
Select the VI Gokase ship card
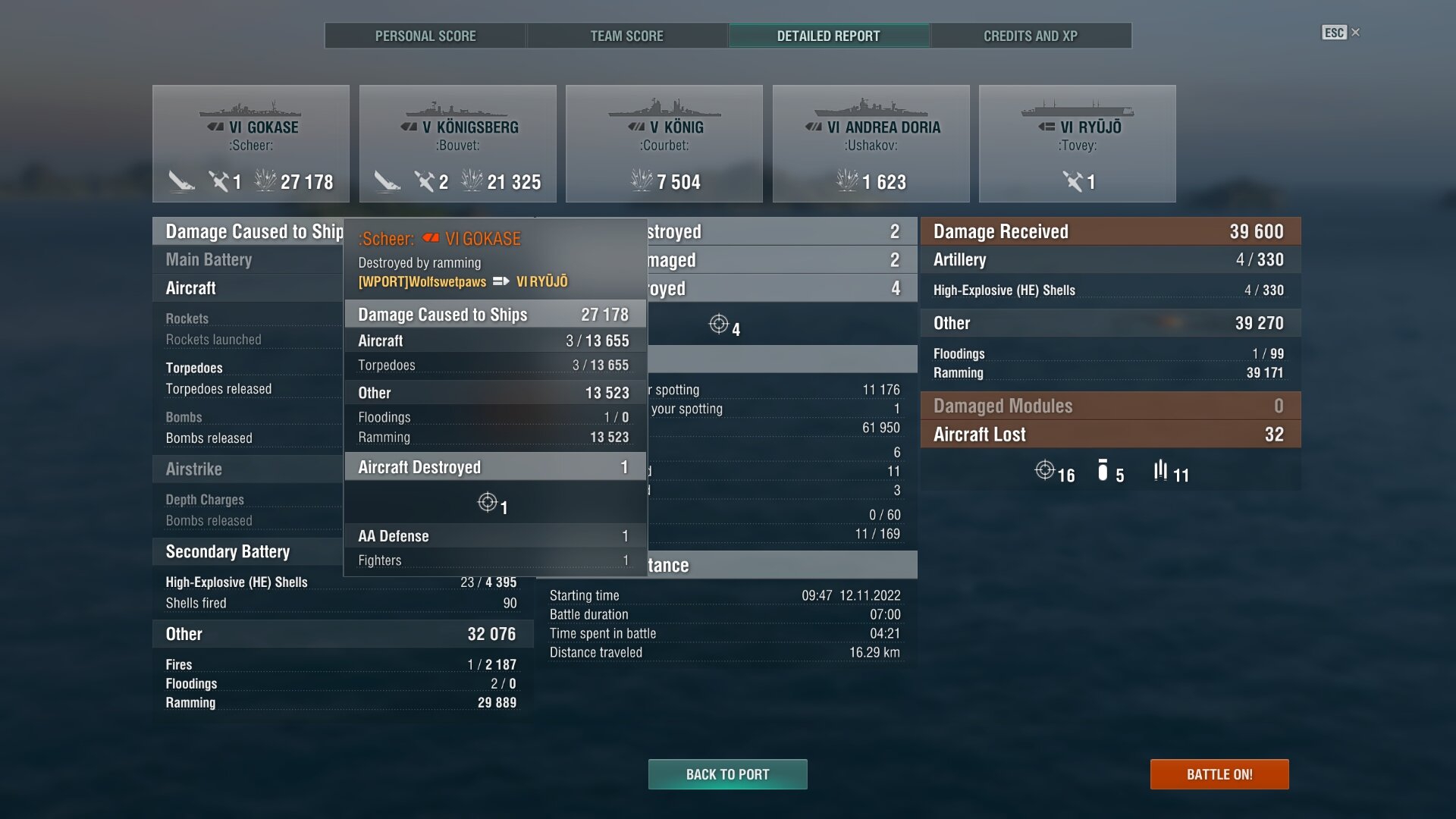251,143
